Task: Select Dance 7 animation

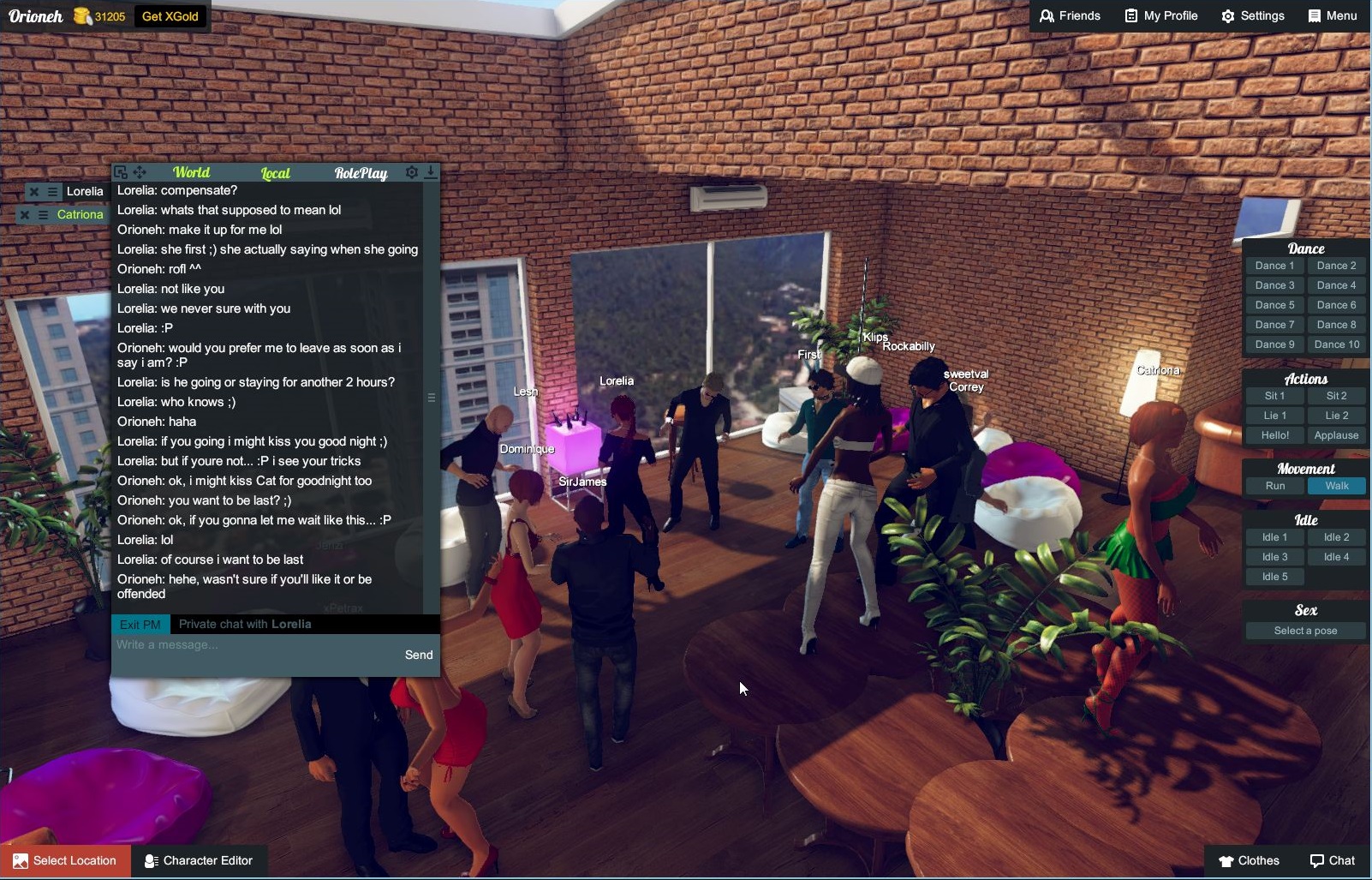Action: 1275,324
